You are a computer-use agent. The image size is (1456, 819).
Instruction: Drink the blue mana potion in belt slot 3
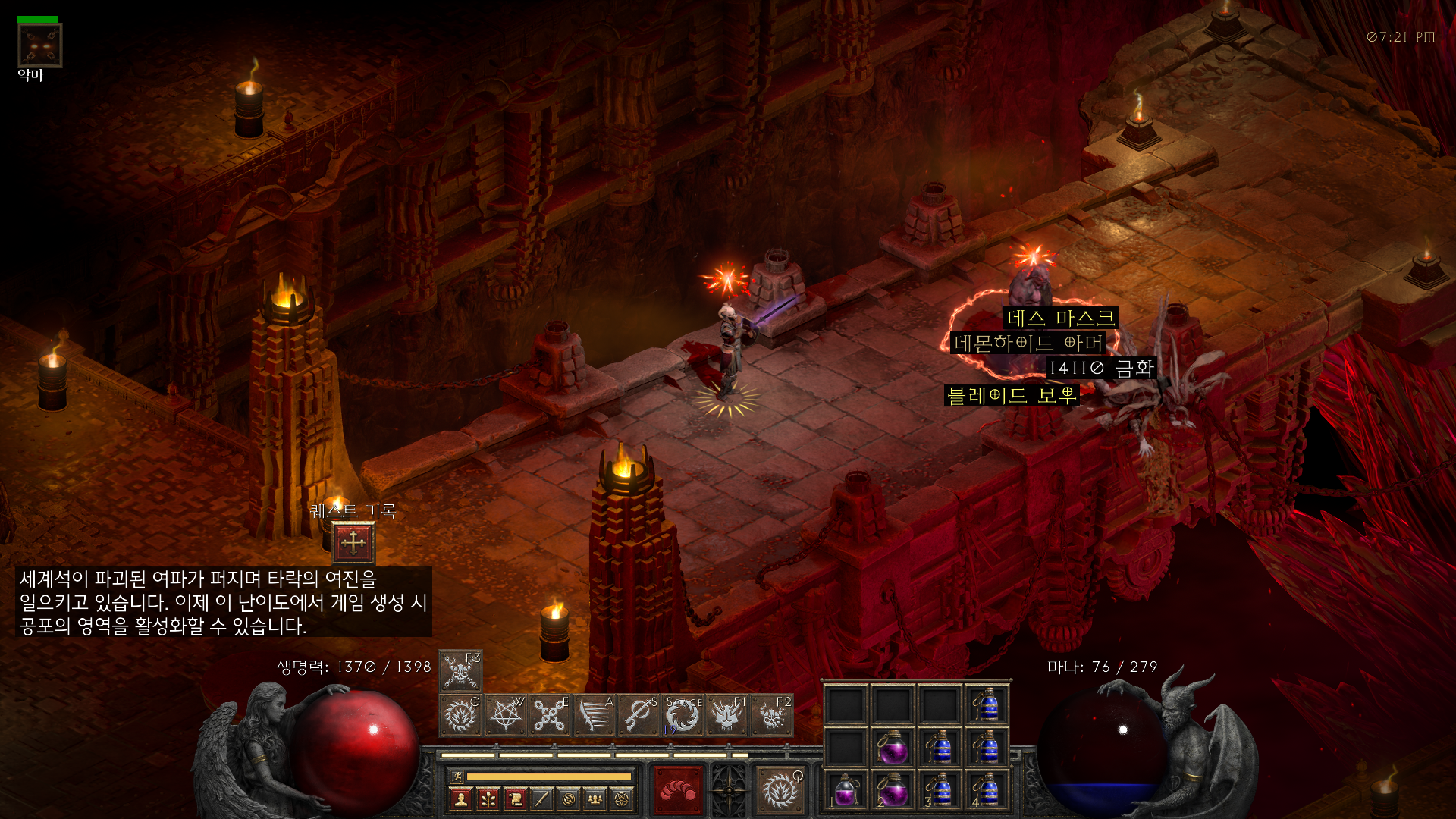tap(940, 790)
